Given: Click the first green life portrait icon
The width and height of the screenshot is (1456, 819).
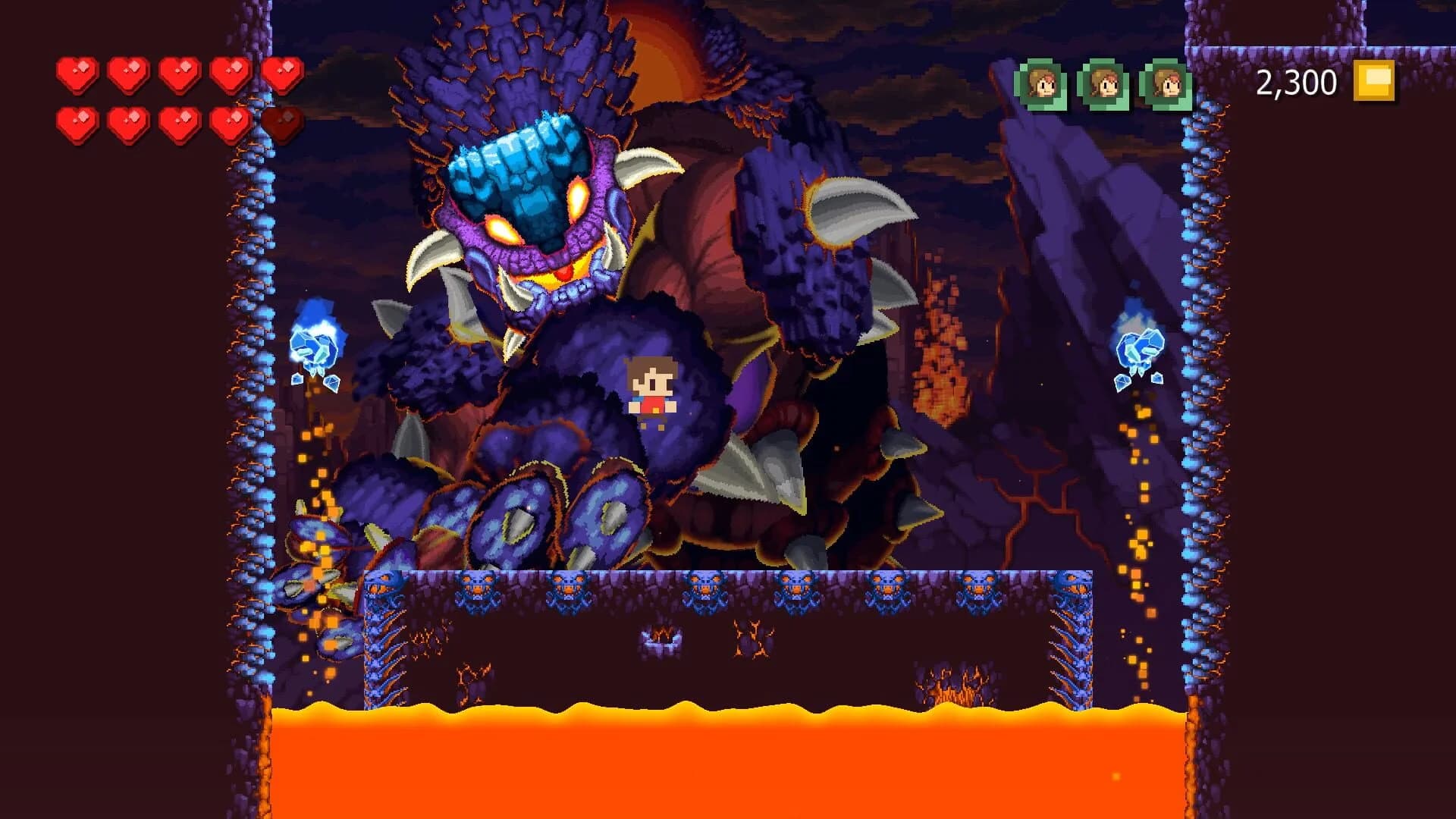Looking at the screenshot, I should click(x=1039, y=83).
